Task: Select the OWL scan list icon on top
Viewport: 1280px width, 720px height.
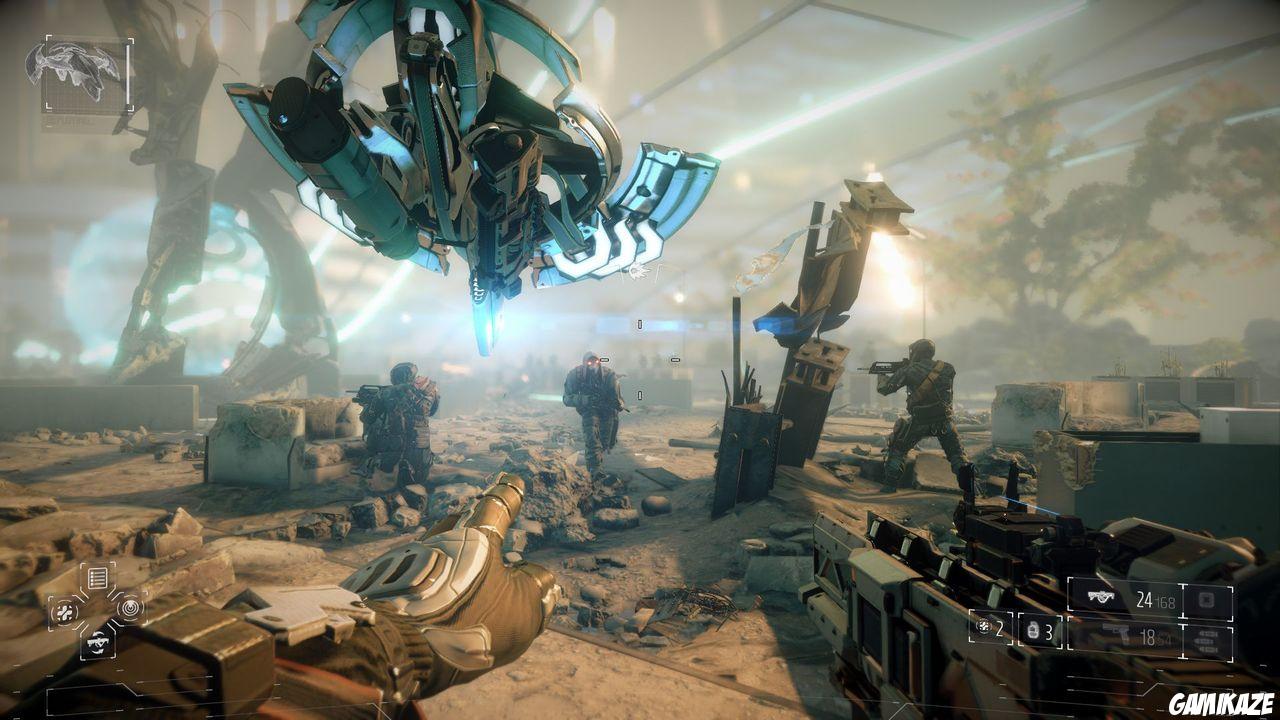Action: [97, 576]
